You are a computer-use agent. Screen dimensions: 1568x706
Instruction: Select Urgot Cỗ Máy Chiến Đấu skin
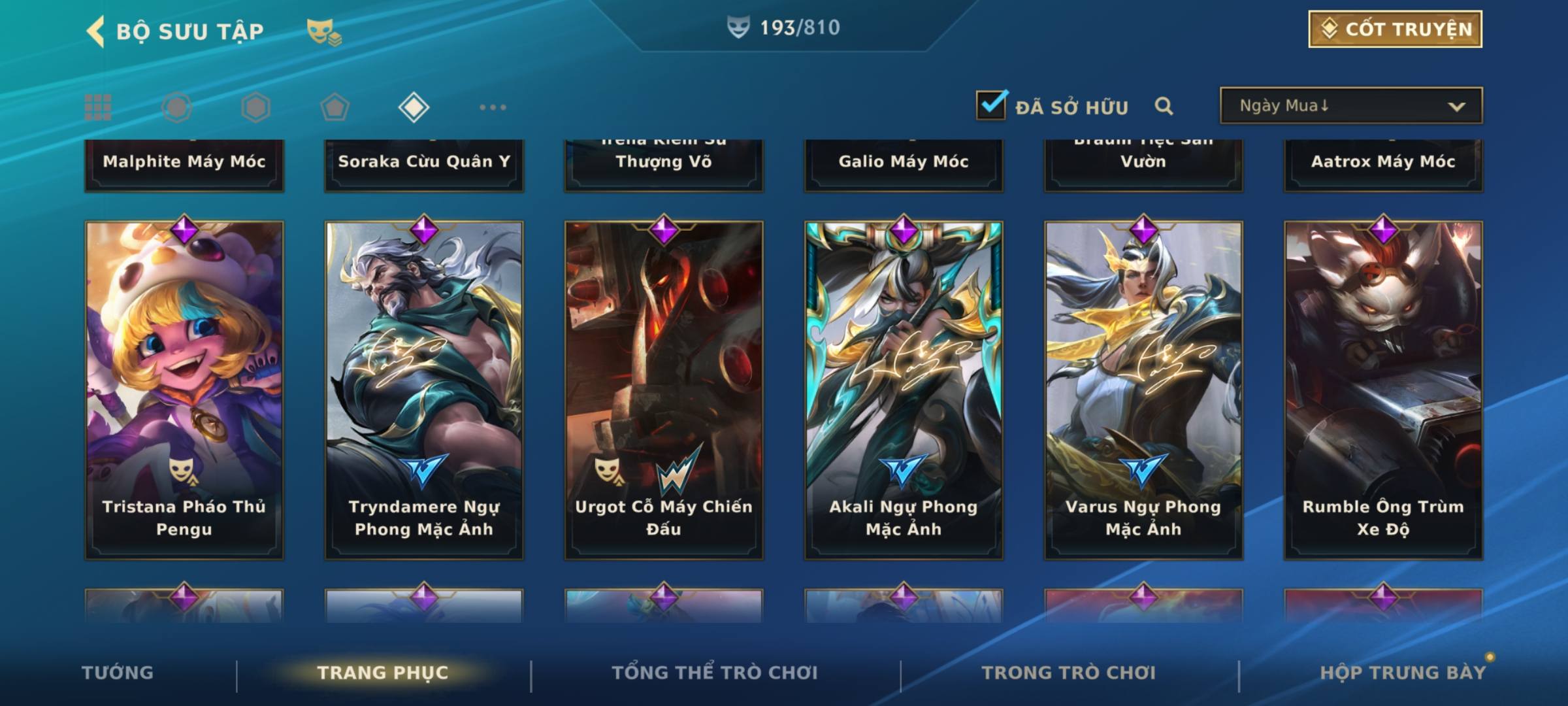coord(664,390)
